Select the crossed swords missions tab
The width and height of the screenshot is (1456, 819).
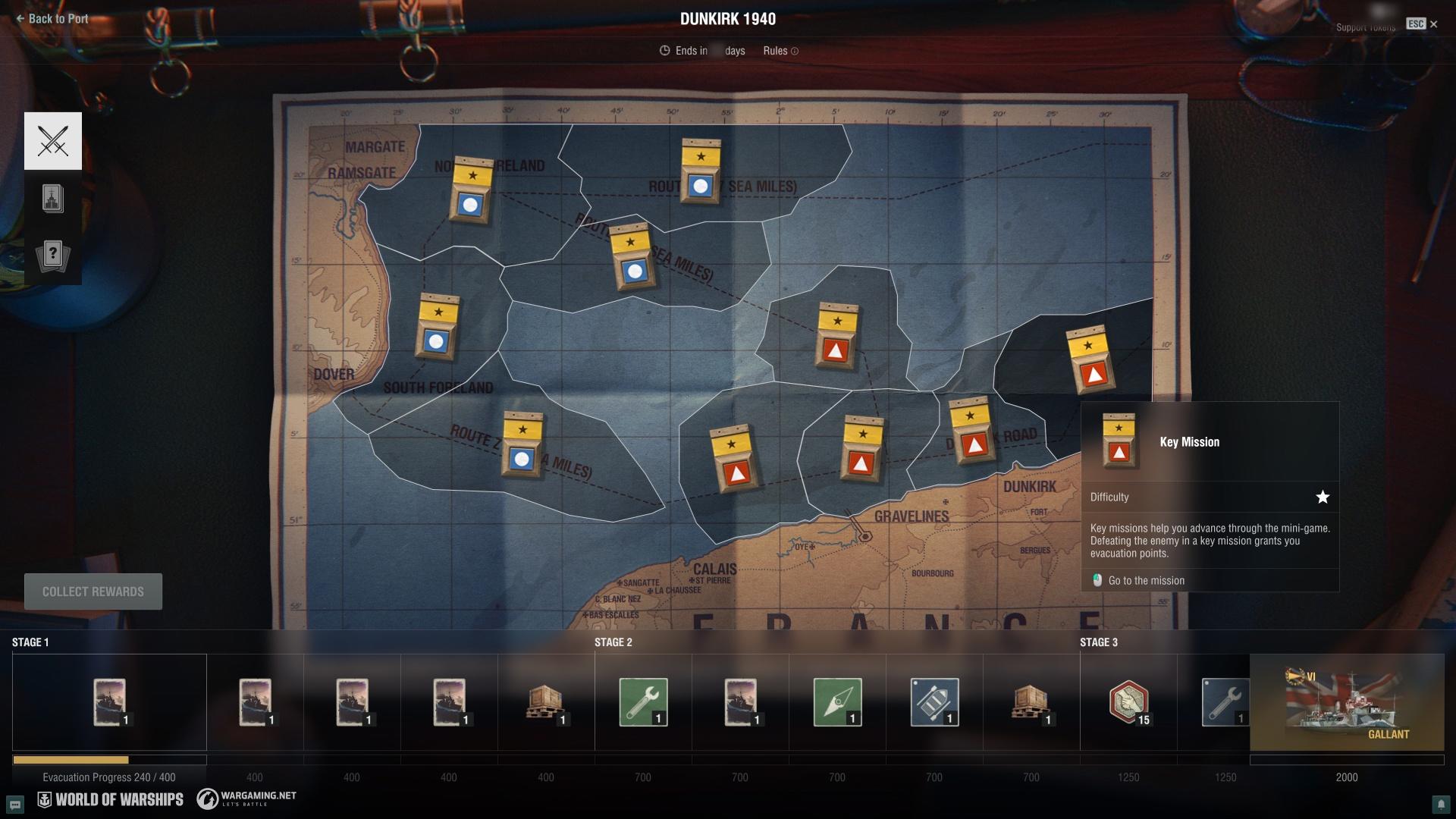(53, 141)
